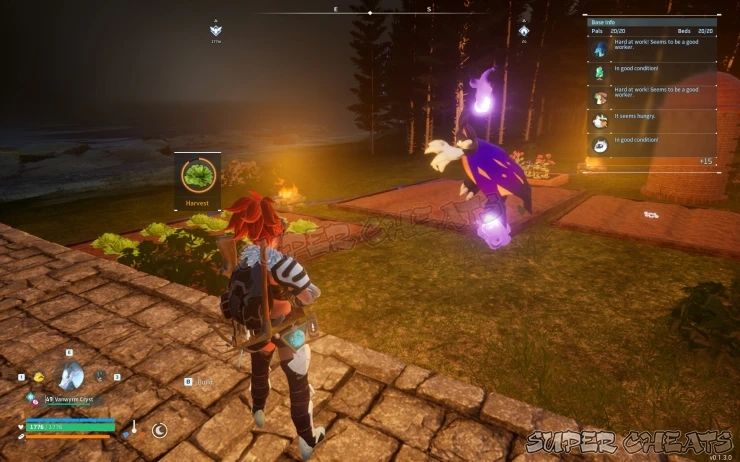This screenshot has height=462, width=740.
Task: Click the campfire base marker on the compass
Action: pos(524,30)
